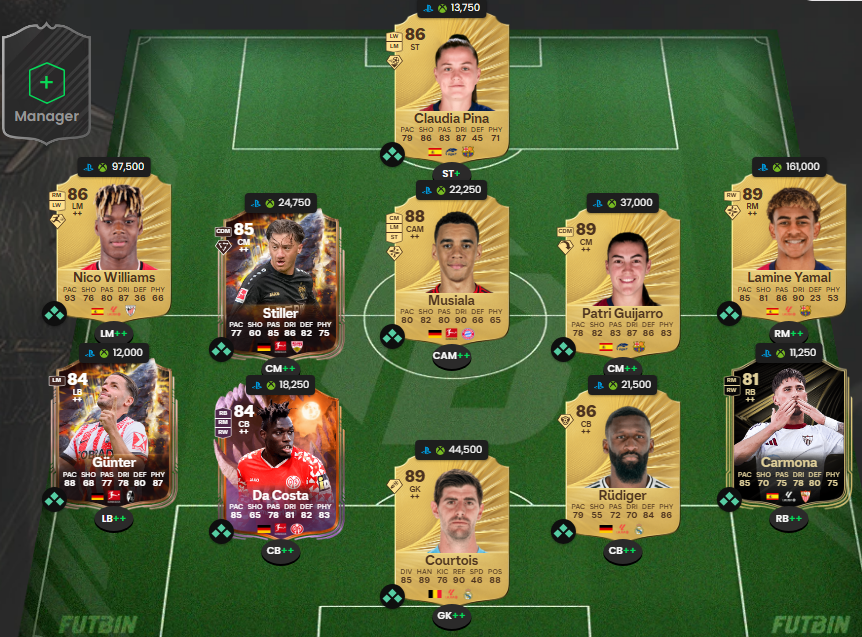The height and width of the screenshot is (637, 862).
Task: Click the chemistry icon beside Courtois
Action: click(391, 597)
